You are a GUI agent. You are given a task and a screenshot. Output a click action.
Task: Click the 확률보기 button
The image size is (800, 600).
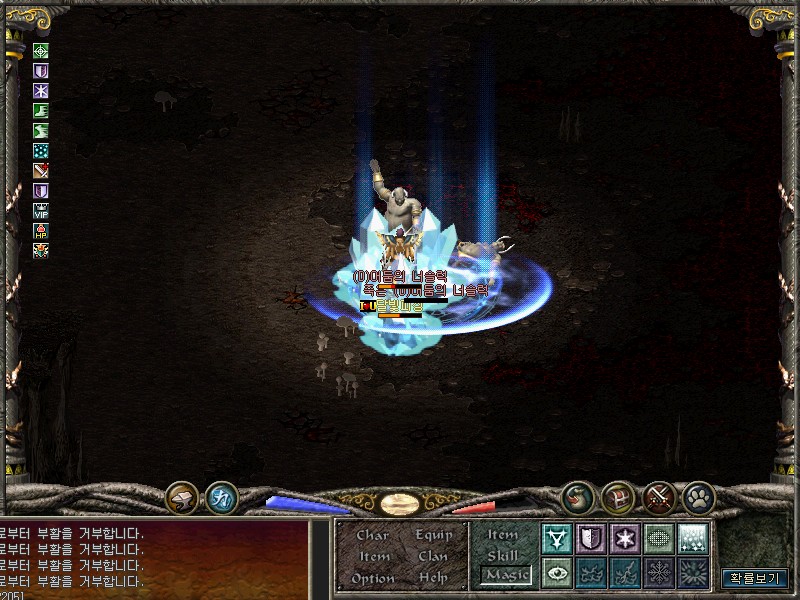coord(754,577)
